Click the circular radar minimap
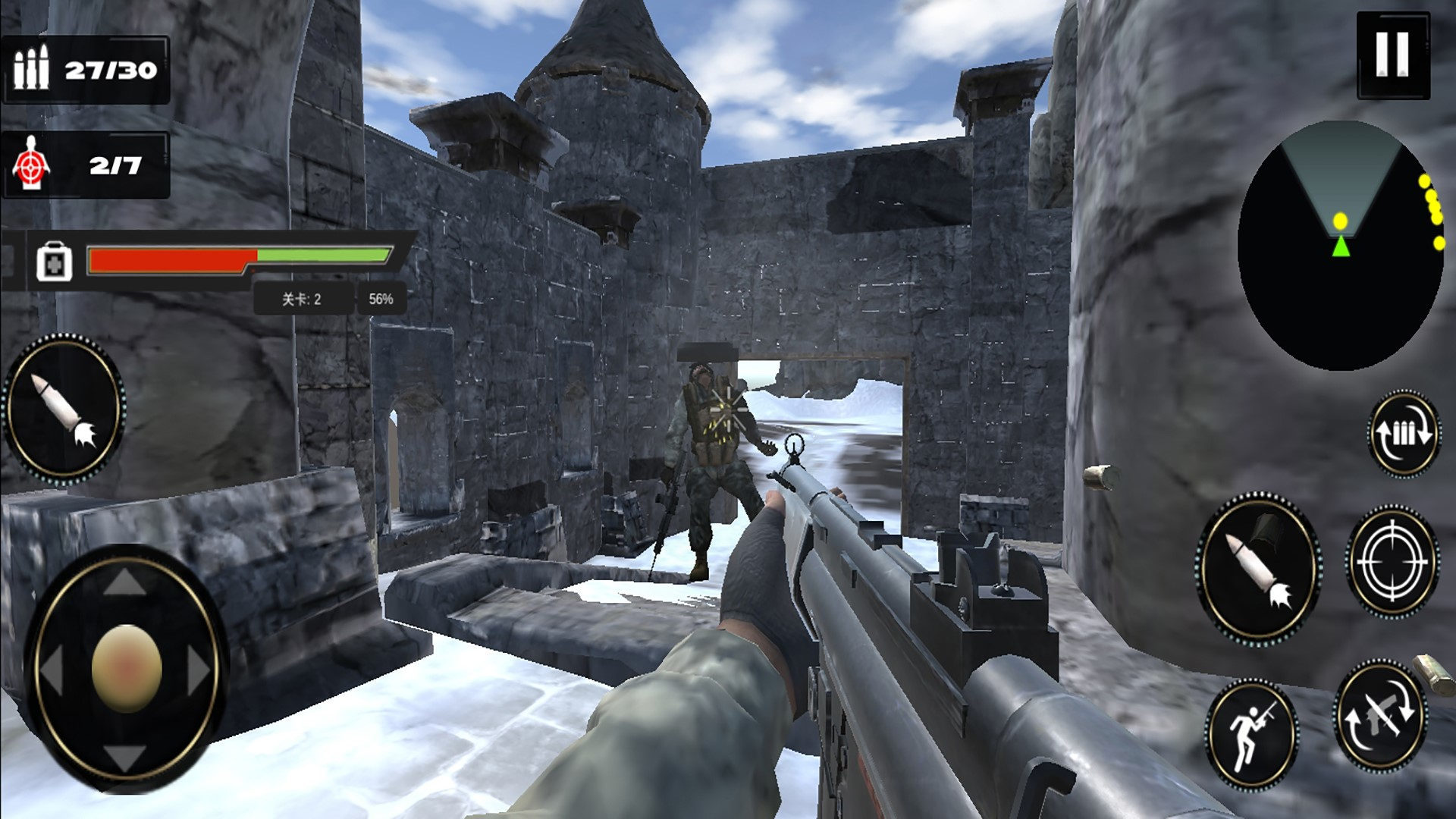 pyautogui.click(x=1340, y=246)
